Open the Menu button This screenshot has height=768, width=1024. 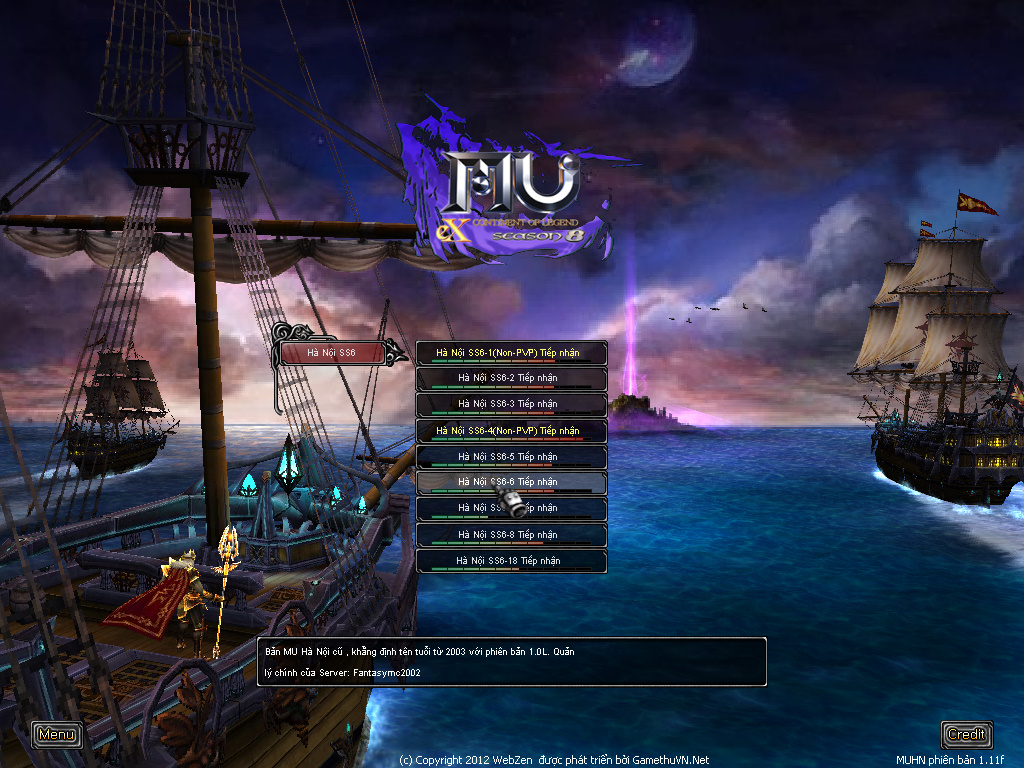[x=57, y=735]
